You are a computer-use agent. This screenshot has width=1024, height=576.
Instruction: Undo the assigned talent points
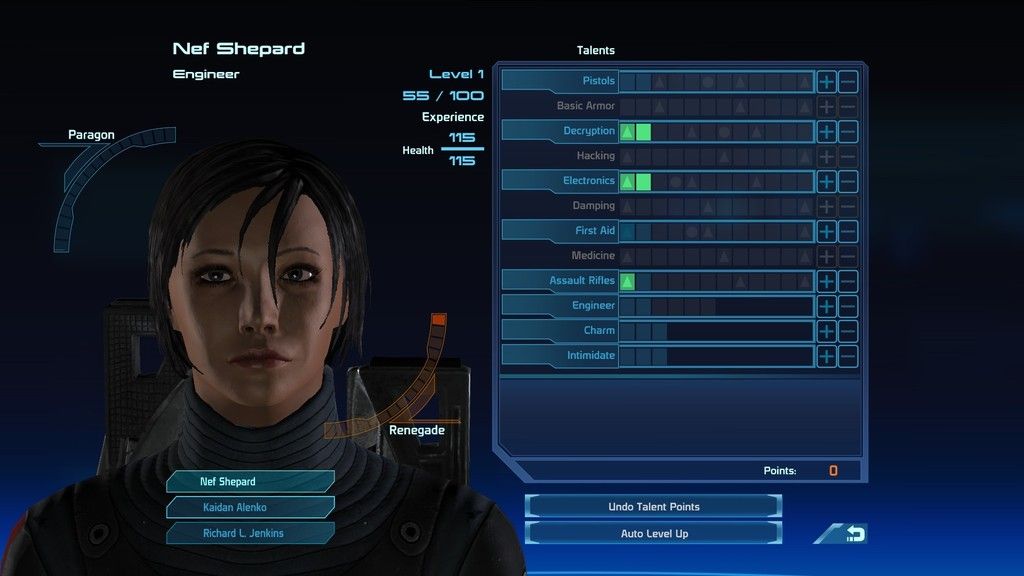(x=653, y=507)
